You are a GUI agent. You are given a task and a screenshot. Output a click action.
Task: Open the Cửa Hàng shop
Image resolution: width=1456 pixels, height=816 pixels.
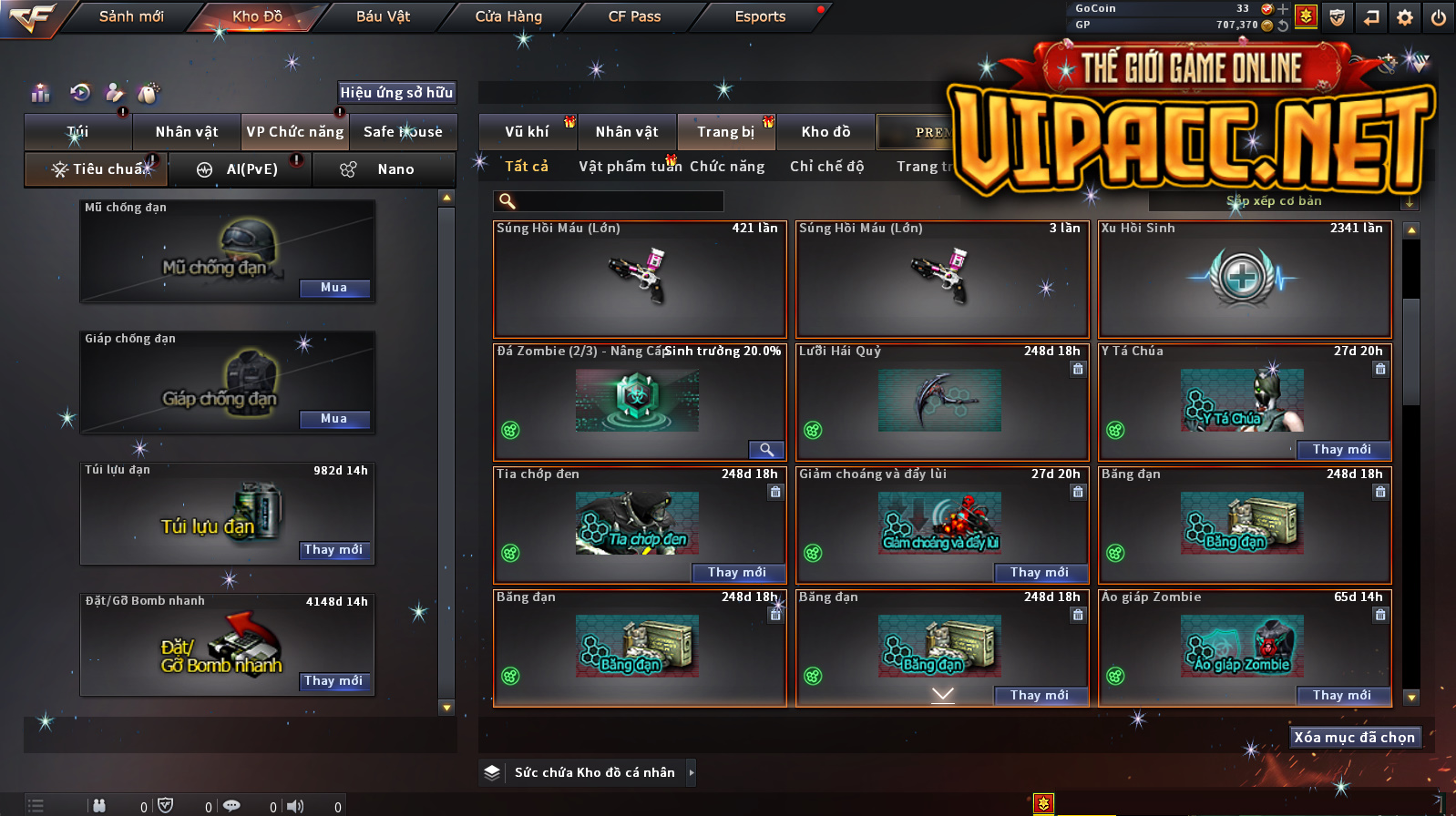[508, 16]
